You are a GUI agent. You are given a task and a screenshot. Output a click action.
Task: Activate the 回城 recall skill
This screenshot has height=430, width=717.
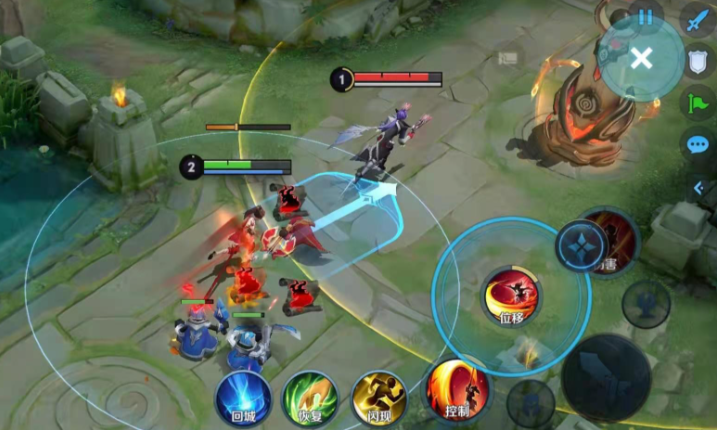coord(243,396)
